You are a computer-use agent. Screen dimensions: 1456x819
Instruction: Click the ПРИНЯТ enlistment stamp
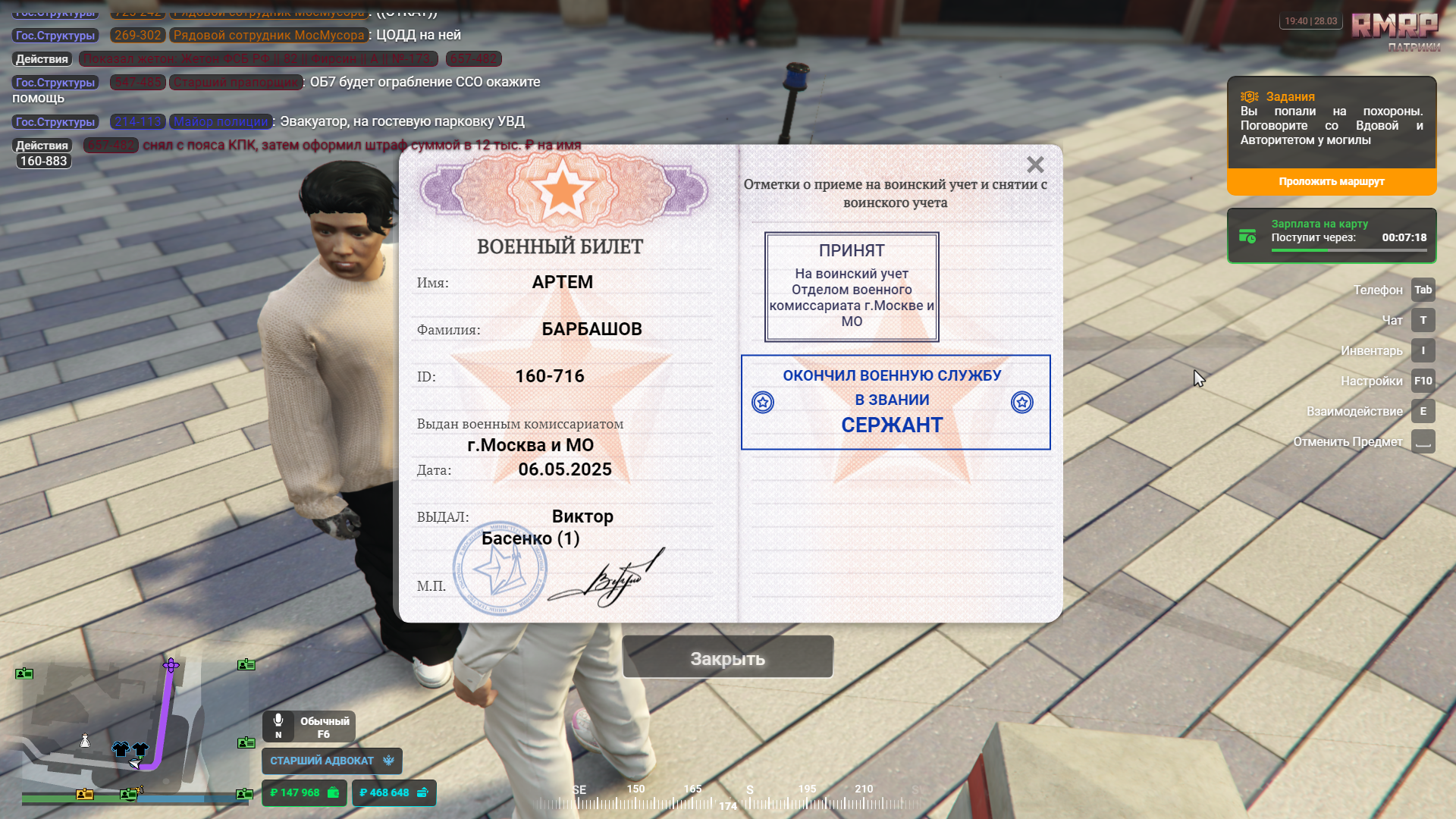[x=851, y=287]
